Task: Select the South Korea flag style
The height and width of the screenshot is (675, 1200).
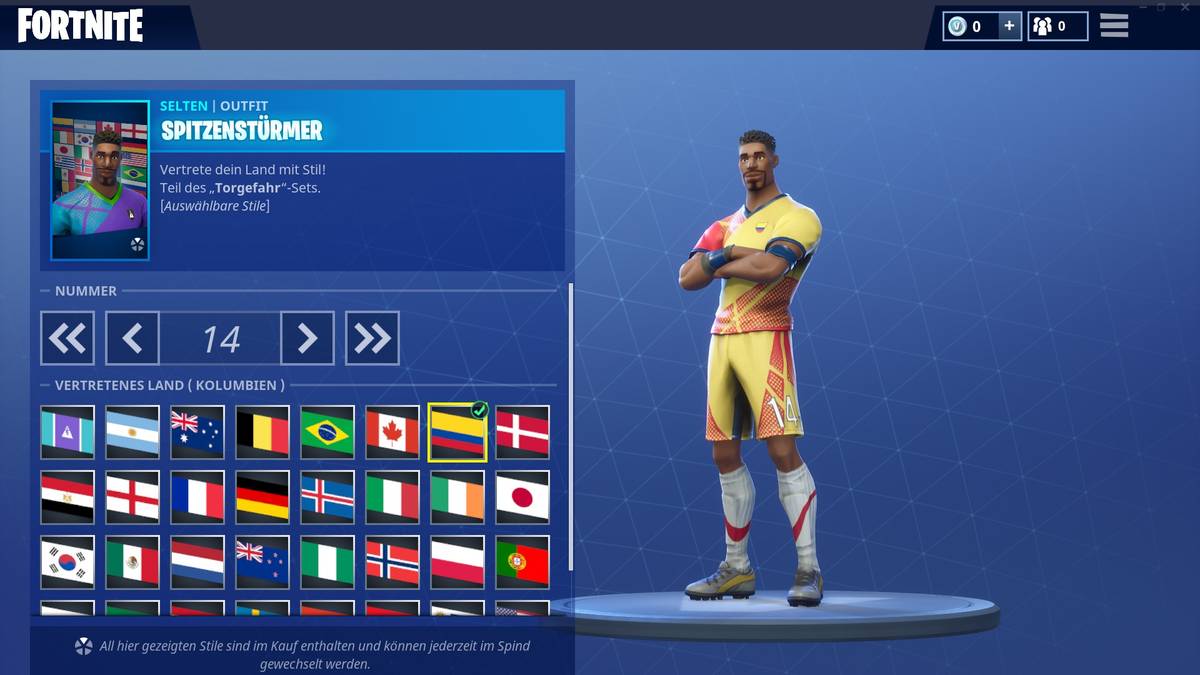Action: (x=67, y=562)
